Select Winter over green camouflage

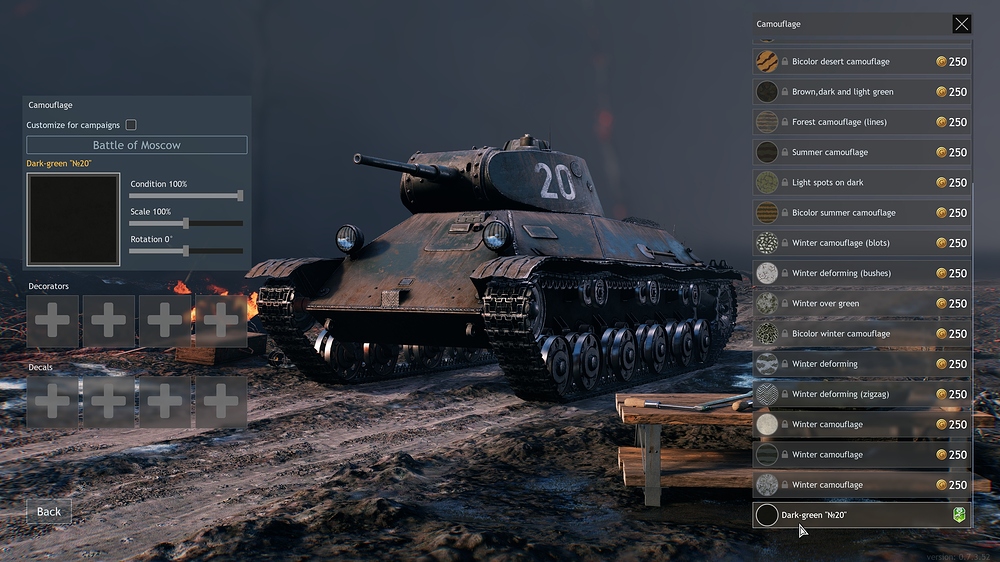861,303
